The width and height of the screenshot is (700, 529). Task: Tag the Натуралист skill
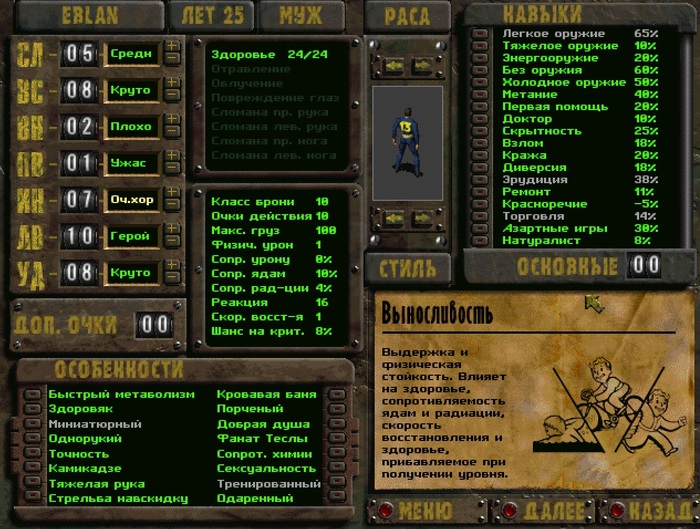[481, 241]
